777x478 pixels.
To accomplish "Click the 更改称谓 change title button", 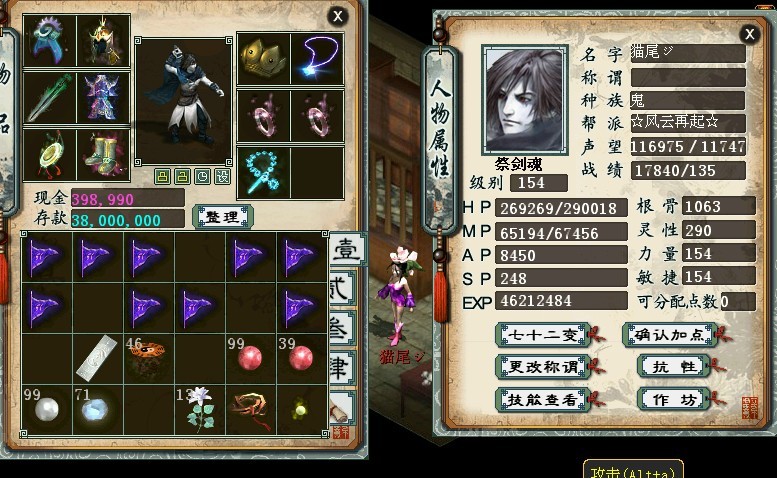I will [542, 367].
